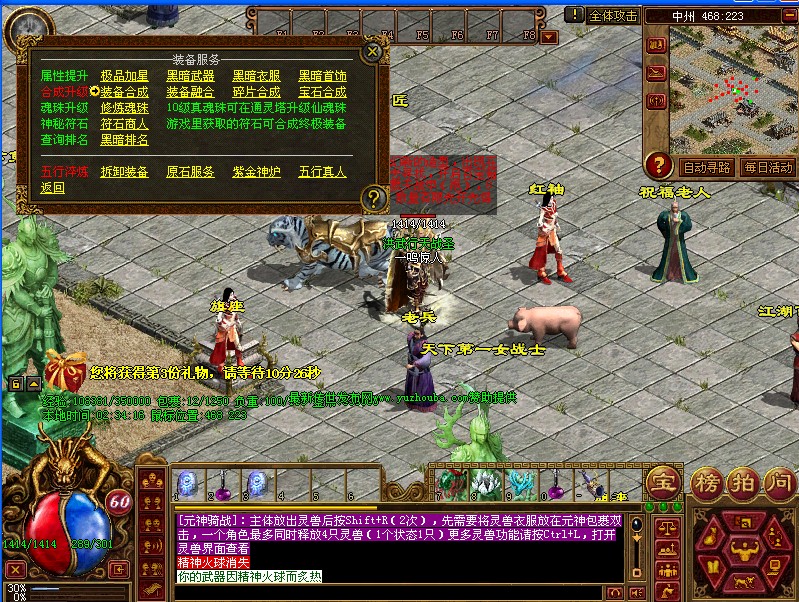
Task: Go back with the 返回 link
Action: [53, 188]
